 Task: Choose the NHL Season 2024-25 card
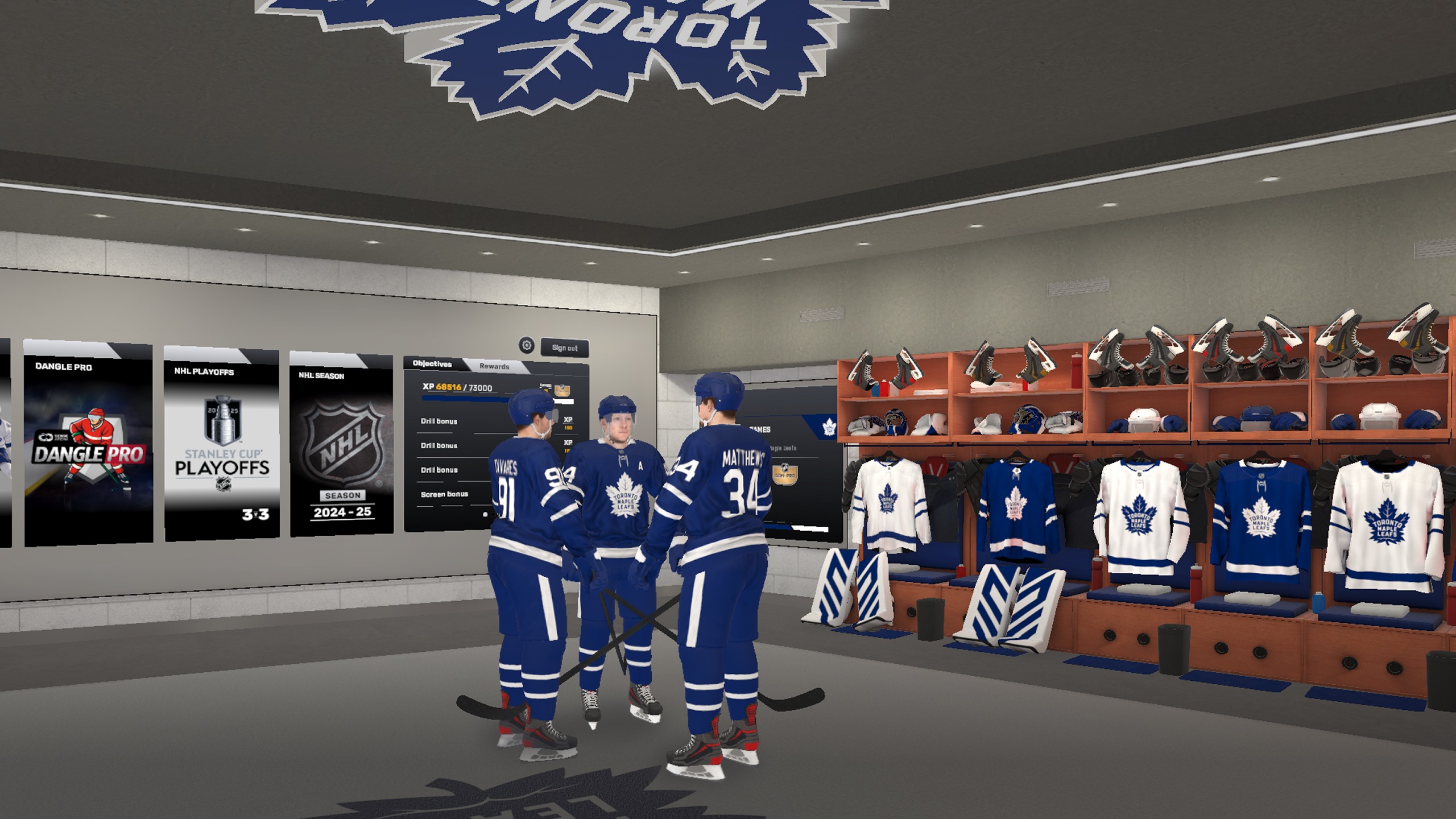click(341, 444)
